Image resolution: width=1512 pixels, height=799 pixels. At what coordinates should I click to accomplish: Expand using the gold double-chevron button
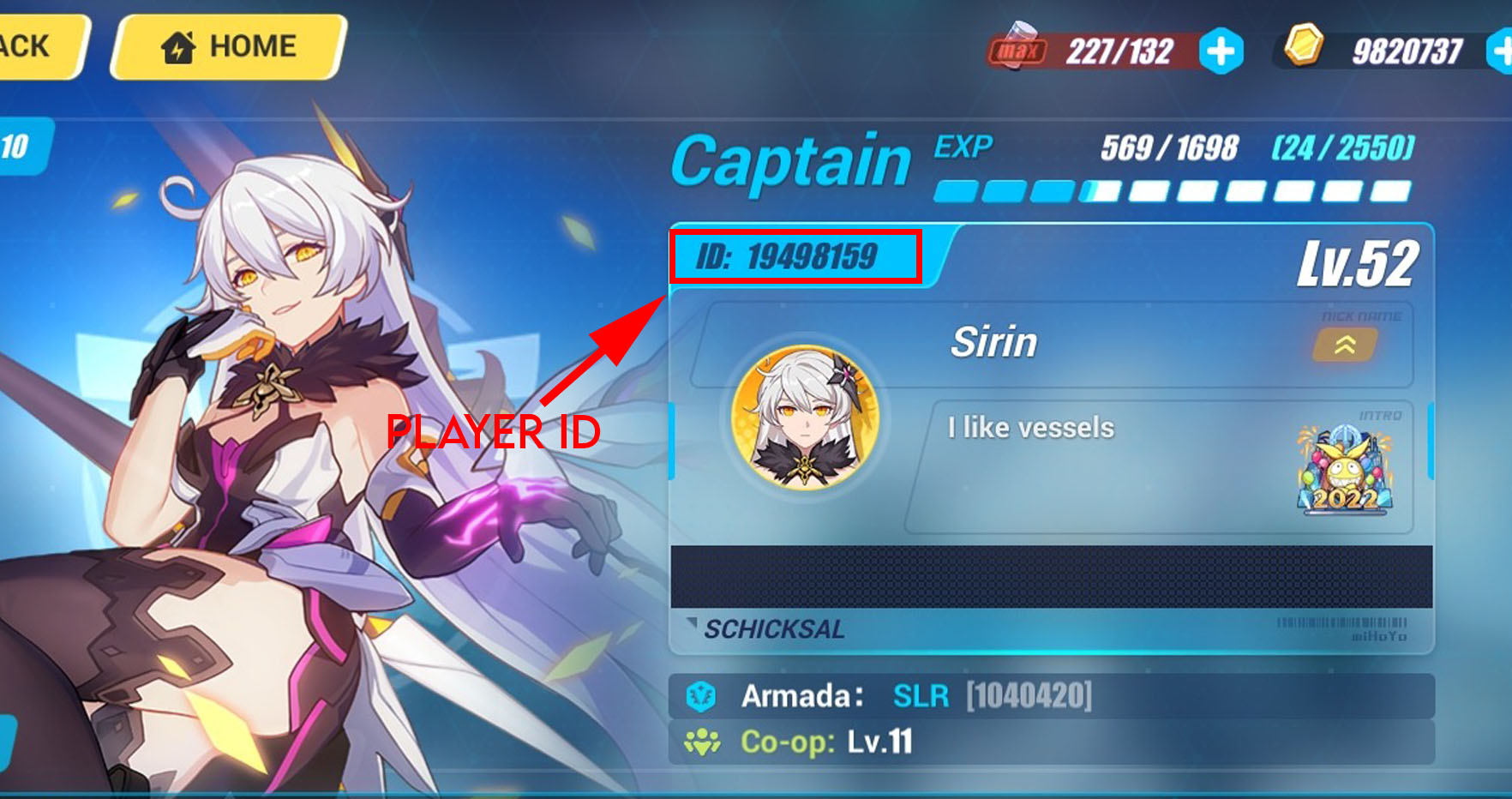(1345, 345)
